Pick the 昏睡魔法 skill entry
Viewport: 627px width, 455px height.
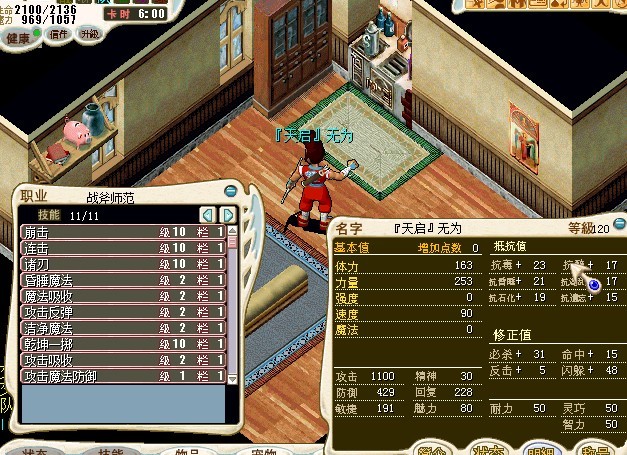pos(120,280)
